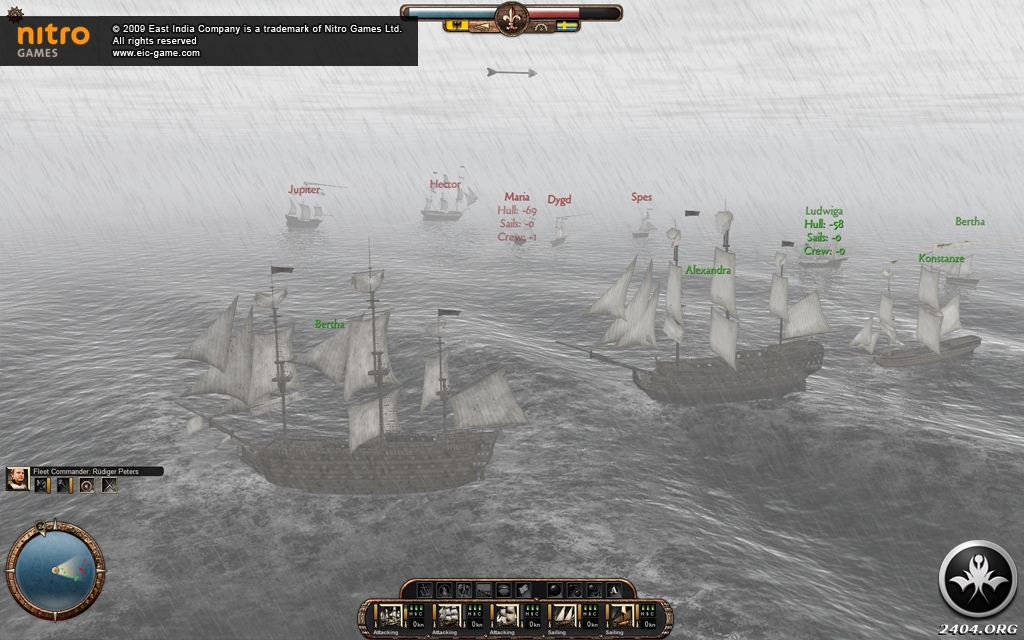Select the ship card with triangular sails
This screenshot has width=1024, height=640.
point(565,613)
